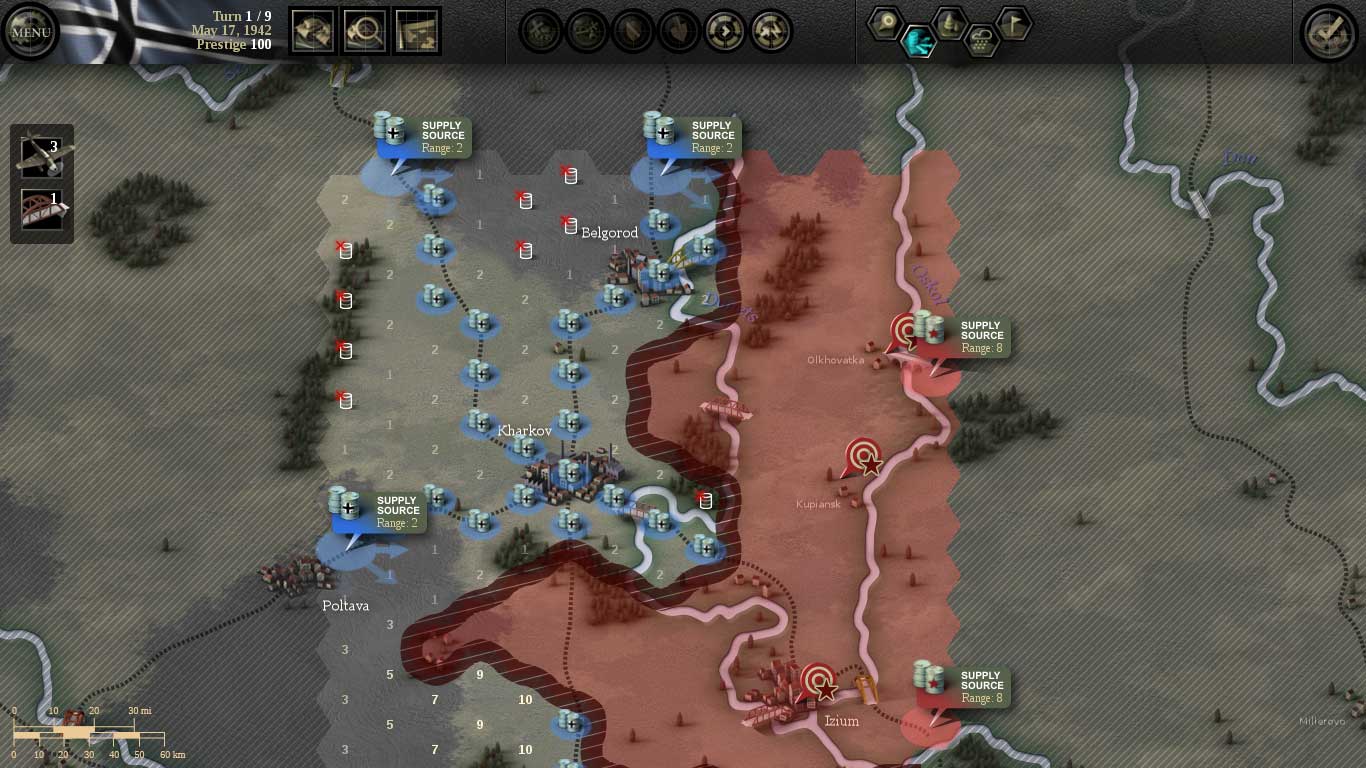Toggle the highlighted cyan supply overlay hex icon

pyautogui.click(x=919, y=42)
